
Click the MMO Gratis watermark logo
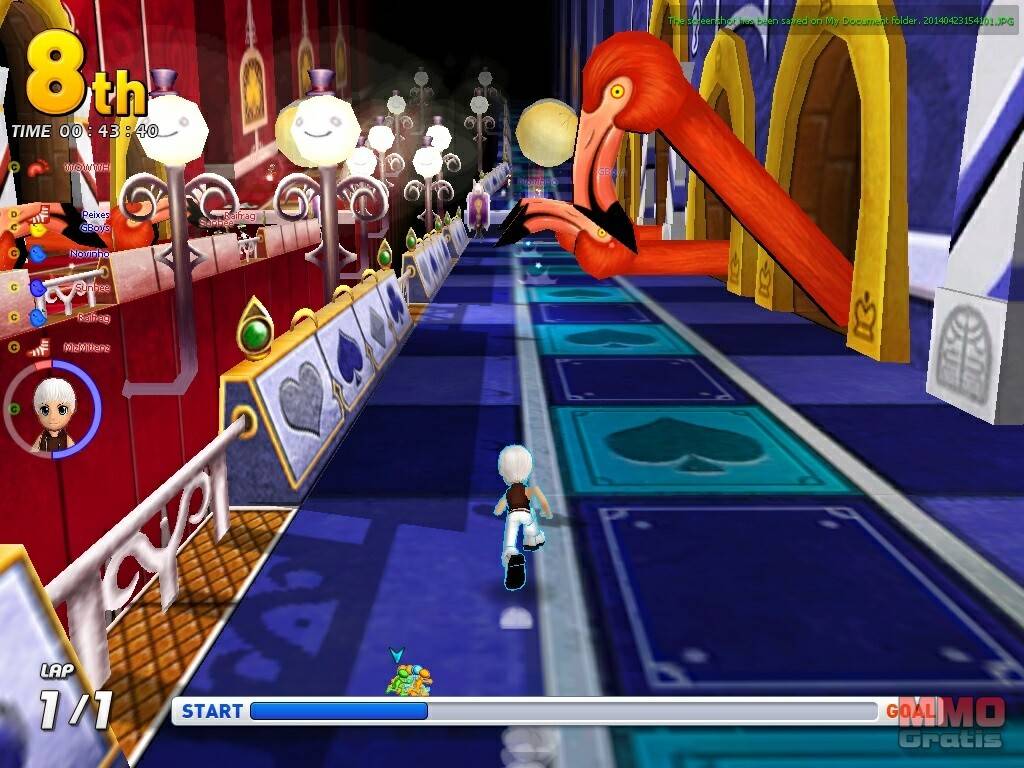tap(951, 722)
